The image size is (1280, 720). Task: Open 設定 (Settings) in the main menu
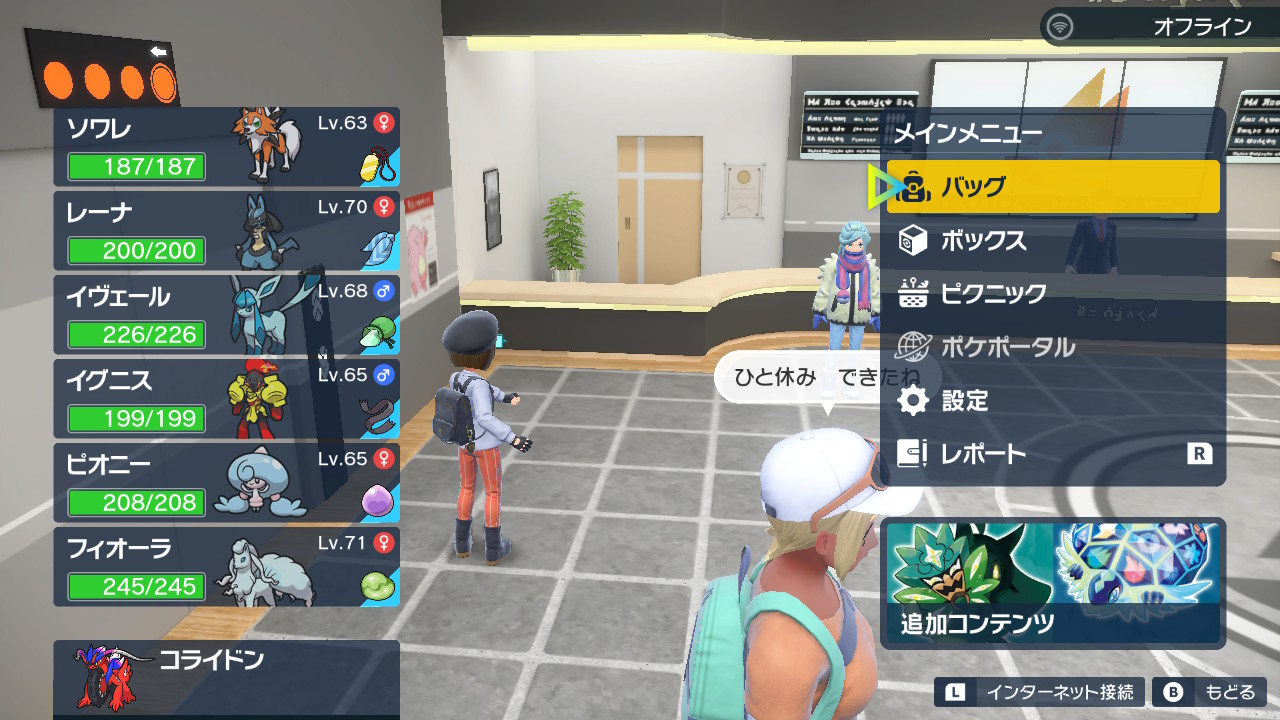click(1052, 401)
